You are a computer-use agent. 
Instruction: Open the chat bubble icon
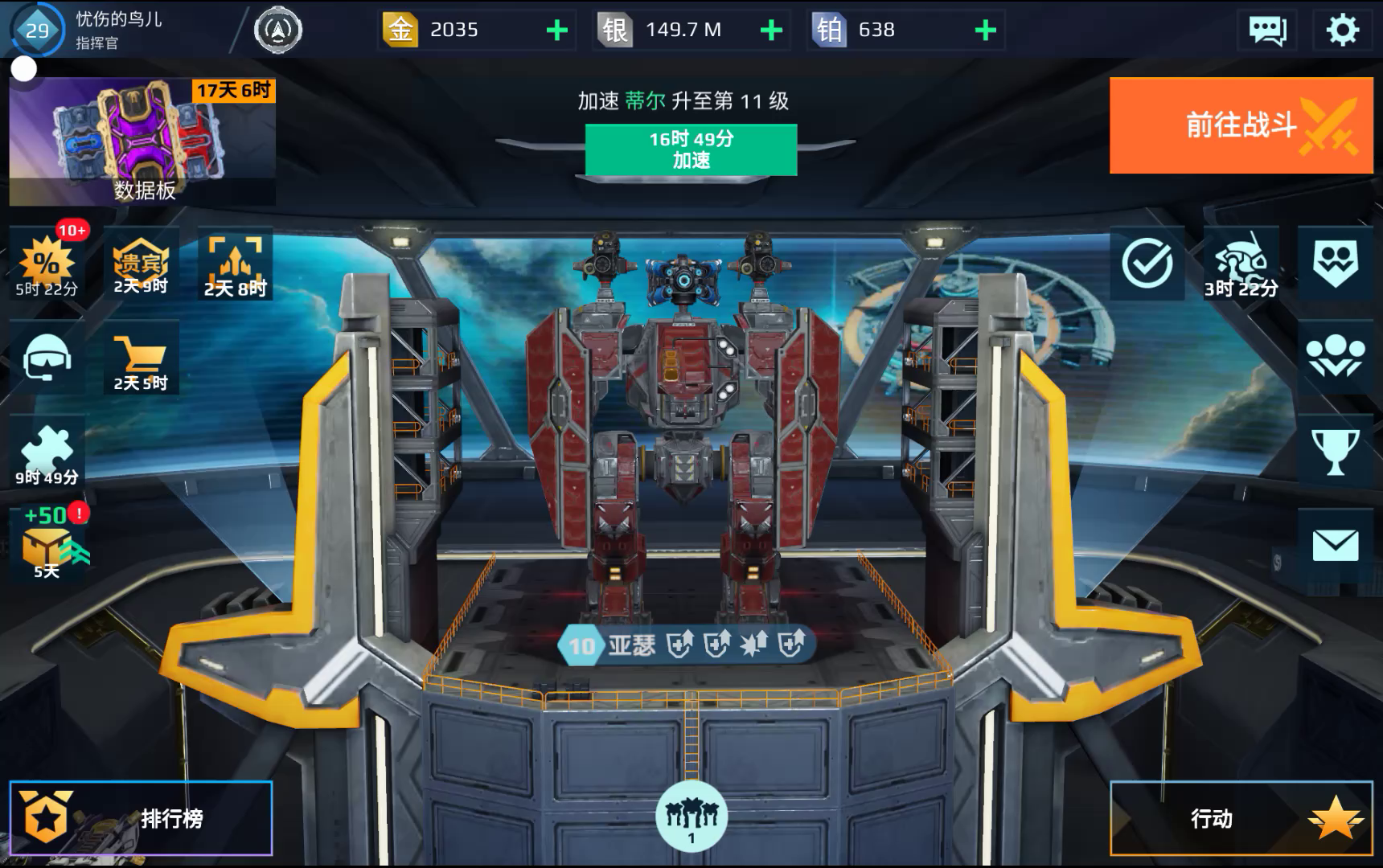[x=1267, y=31]
